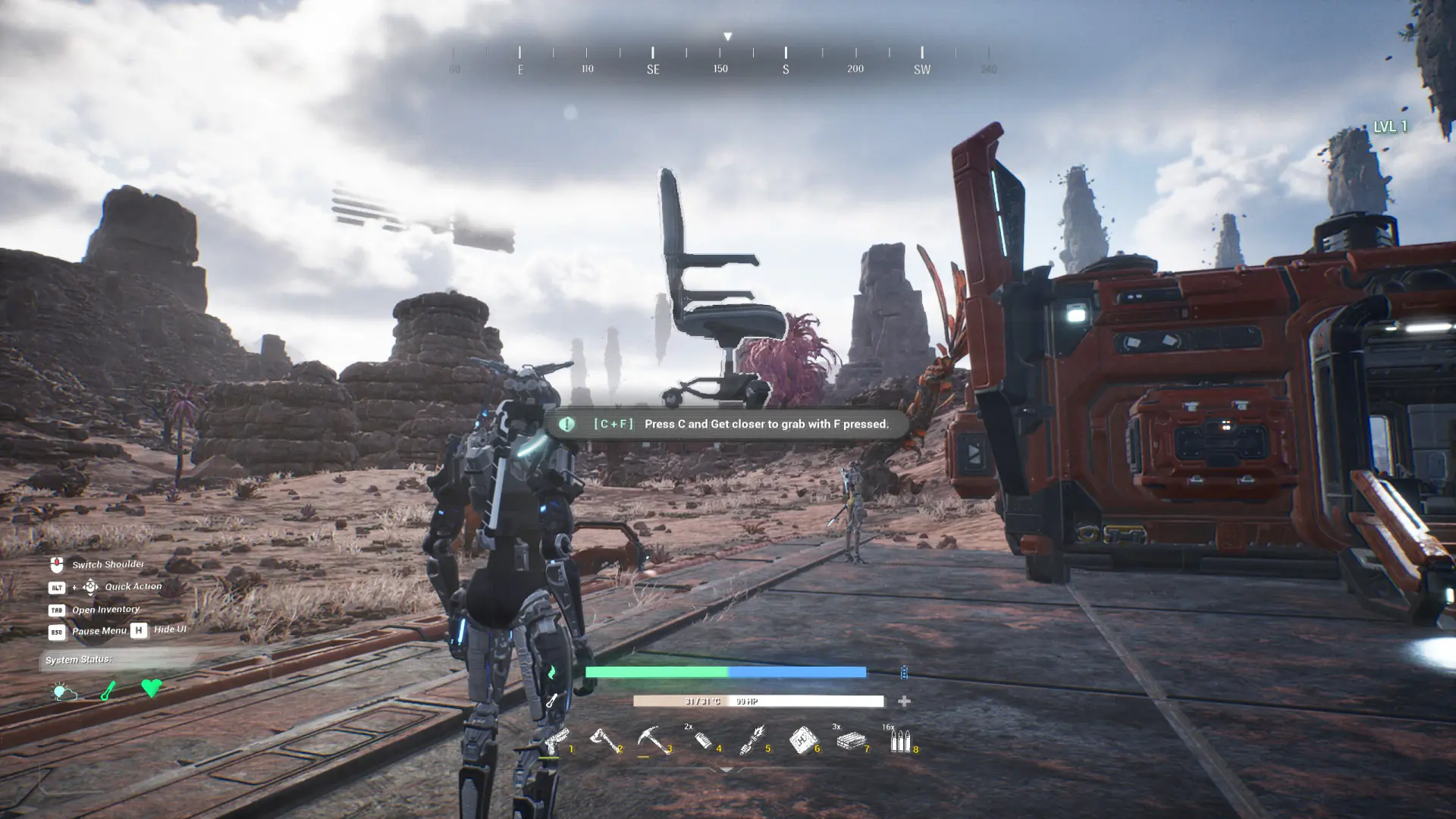Choose the pickaxe hotbar slot

[x=653, y=739]
